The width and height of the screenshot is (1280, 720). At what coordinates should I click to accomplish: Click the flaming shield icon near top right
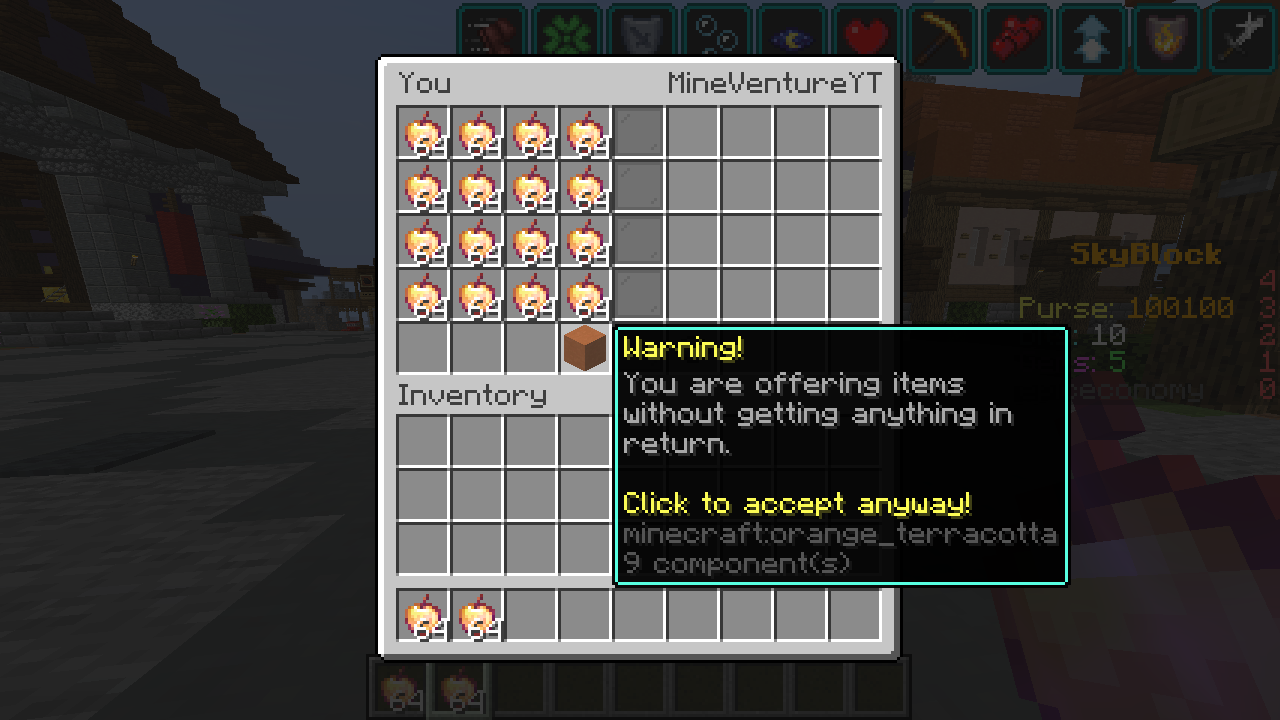[x=1166, y=38]
